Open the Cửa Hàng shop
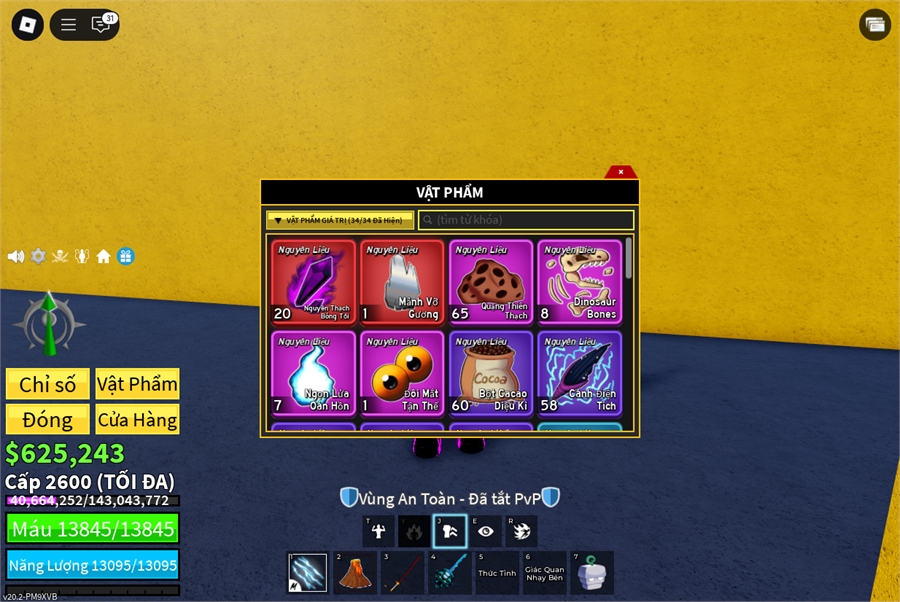 (x=137, y=419)
